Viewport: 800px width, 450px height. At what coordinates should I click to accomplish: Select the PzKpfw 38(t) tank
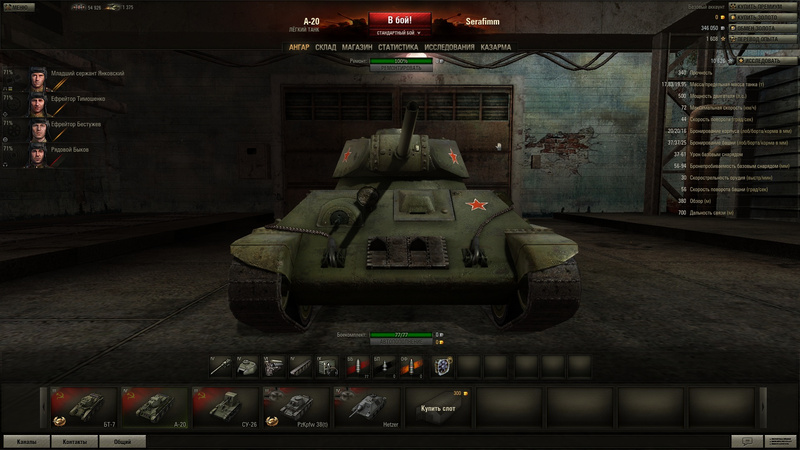296,408
